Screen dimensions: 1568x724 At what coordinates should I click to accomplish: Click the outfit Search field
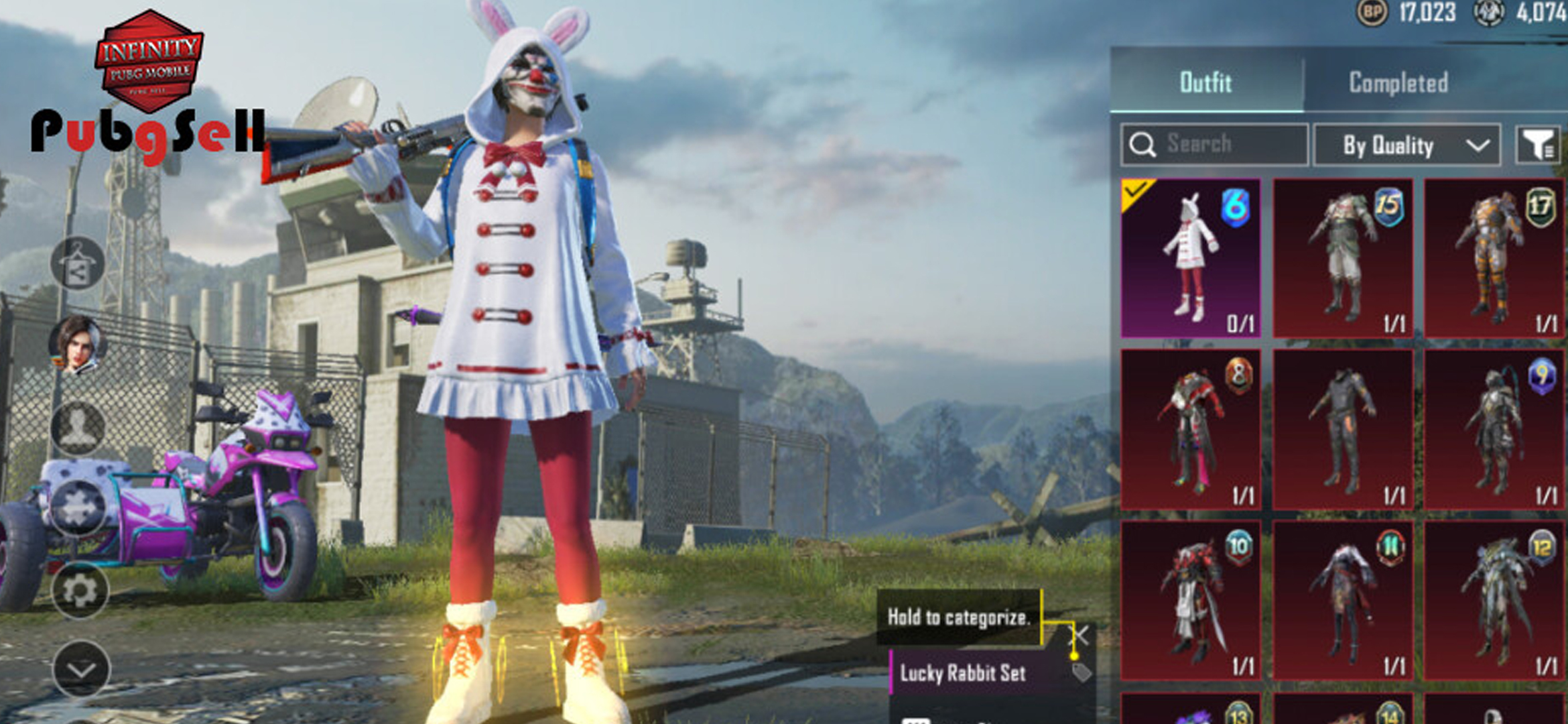click(1214, 144)
